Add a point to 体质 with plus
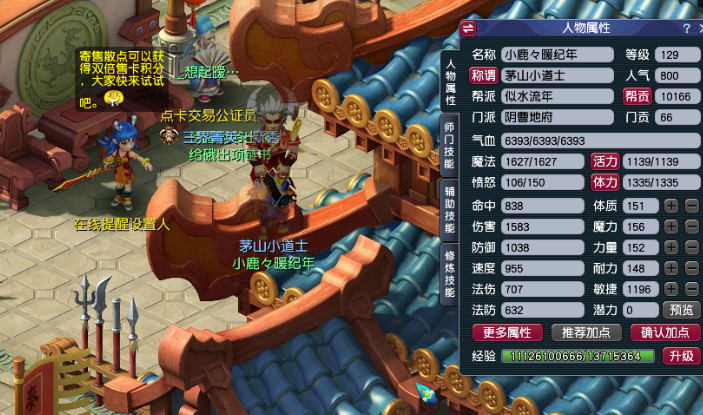Image resolution: width=703 pixels, height=415 pixels. pyautogui.click(x=670, y=205)
